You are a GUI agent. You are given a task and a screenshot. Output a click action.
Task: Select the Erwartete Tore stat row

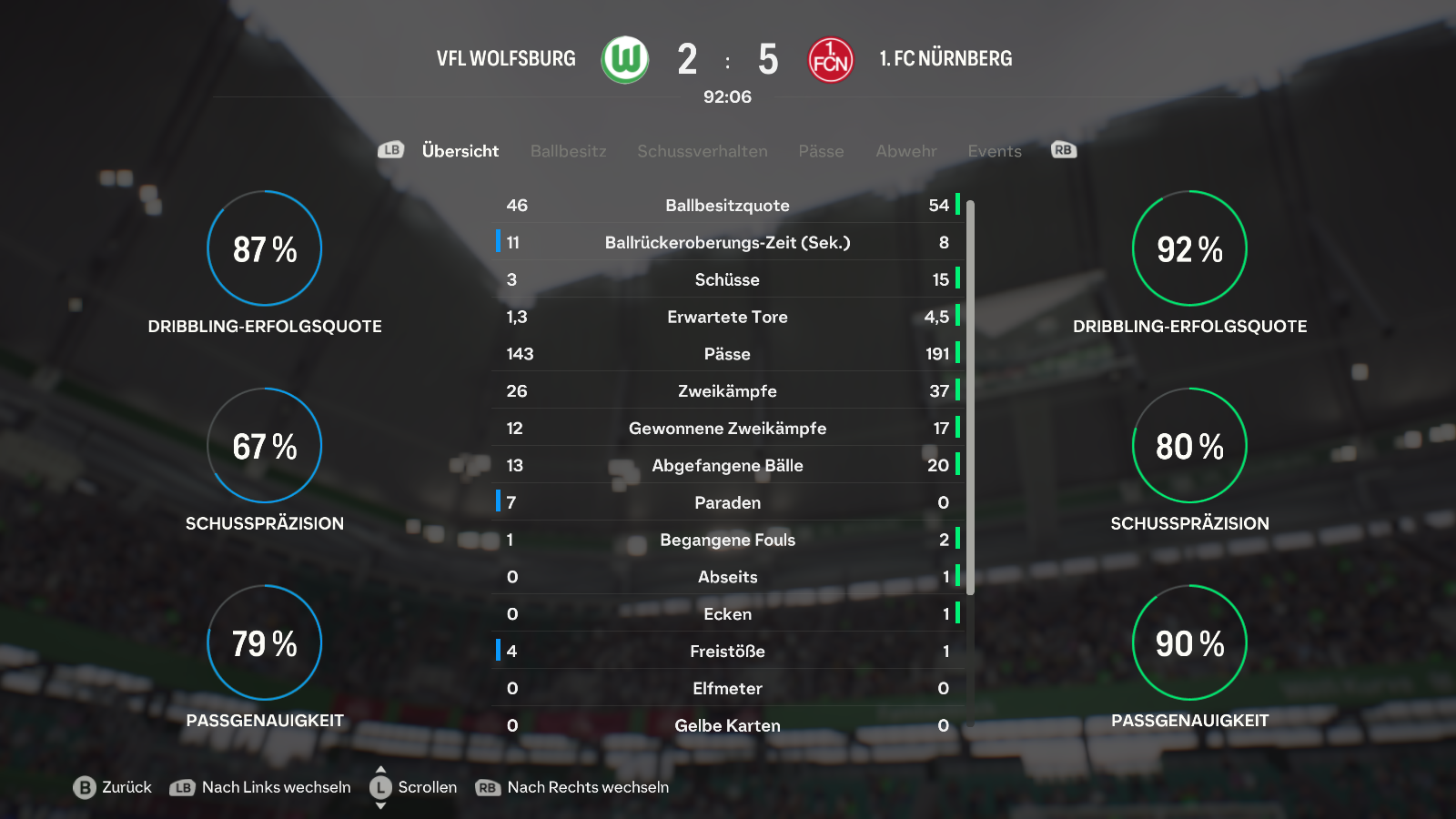(x=727, y=317)
